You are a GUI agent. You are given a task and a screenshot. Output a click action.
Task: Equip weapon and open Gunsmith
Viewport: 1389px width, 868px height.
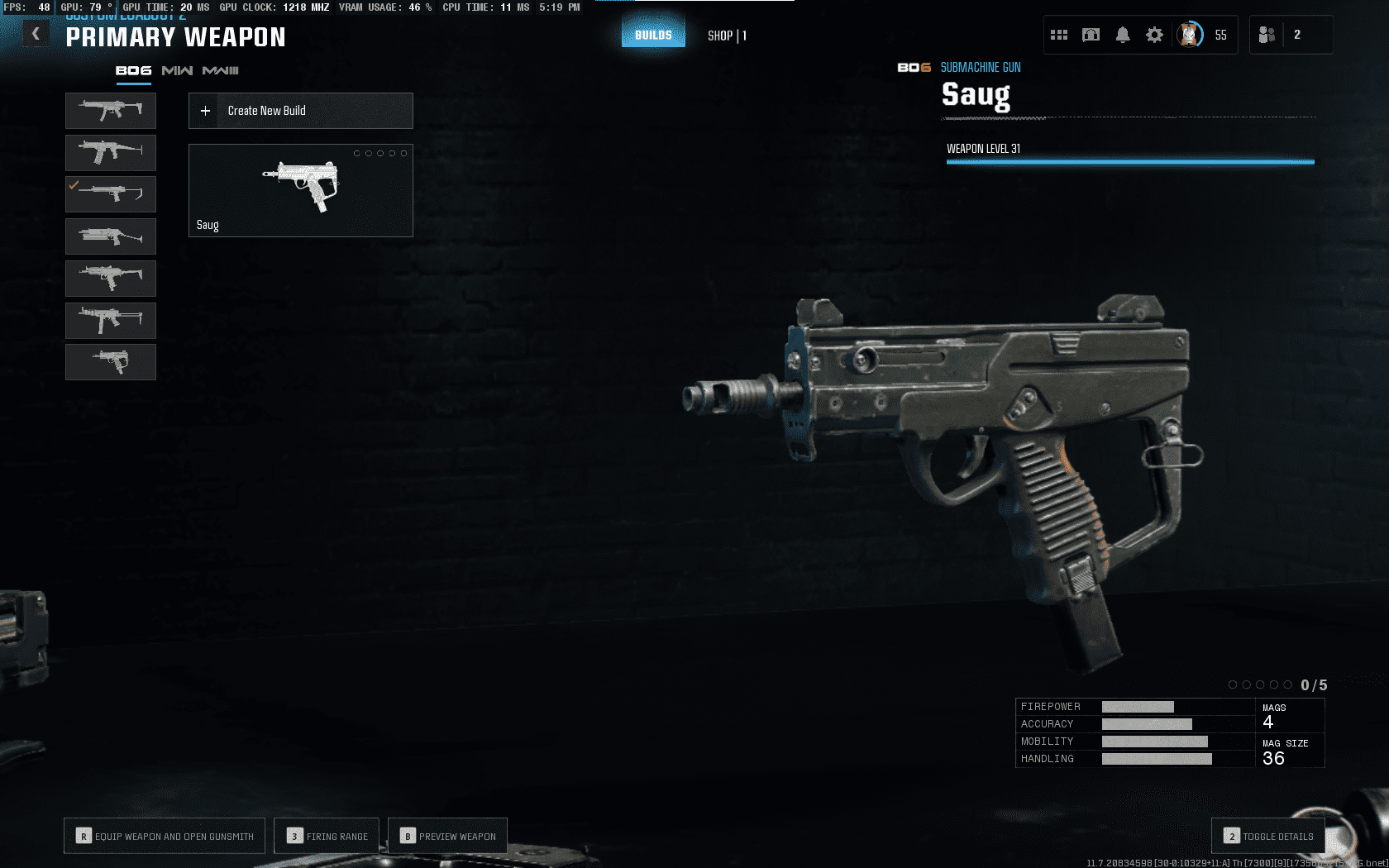165,836
